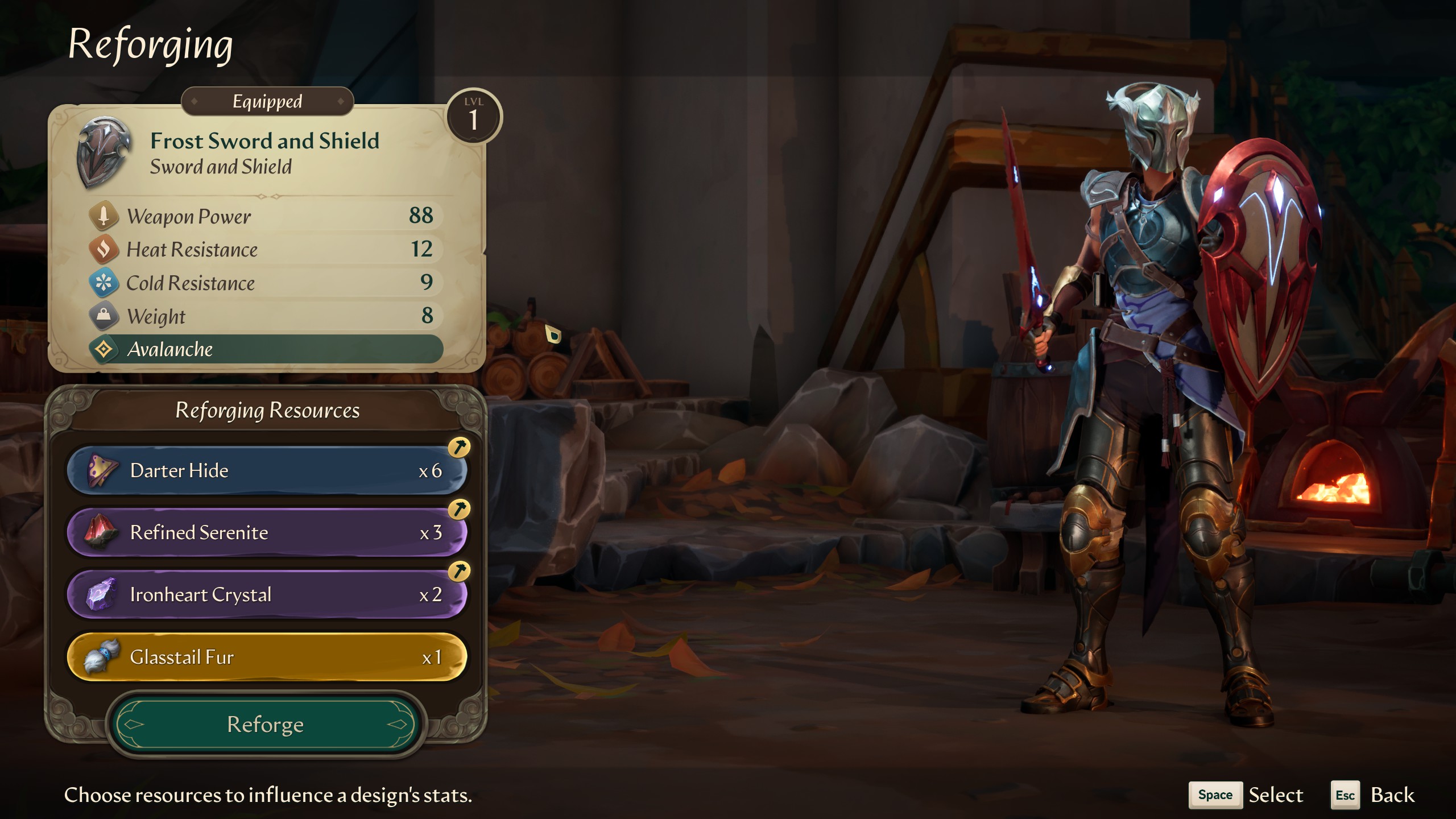The width and height of the screenshot is (1456, 819).
Task: Pick the Ironheart Crystal resource
Action: [266, 594]
